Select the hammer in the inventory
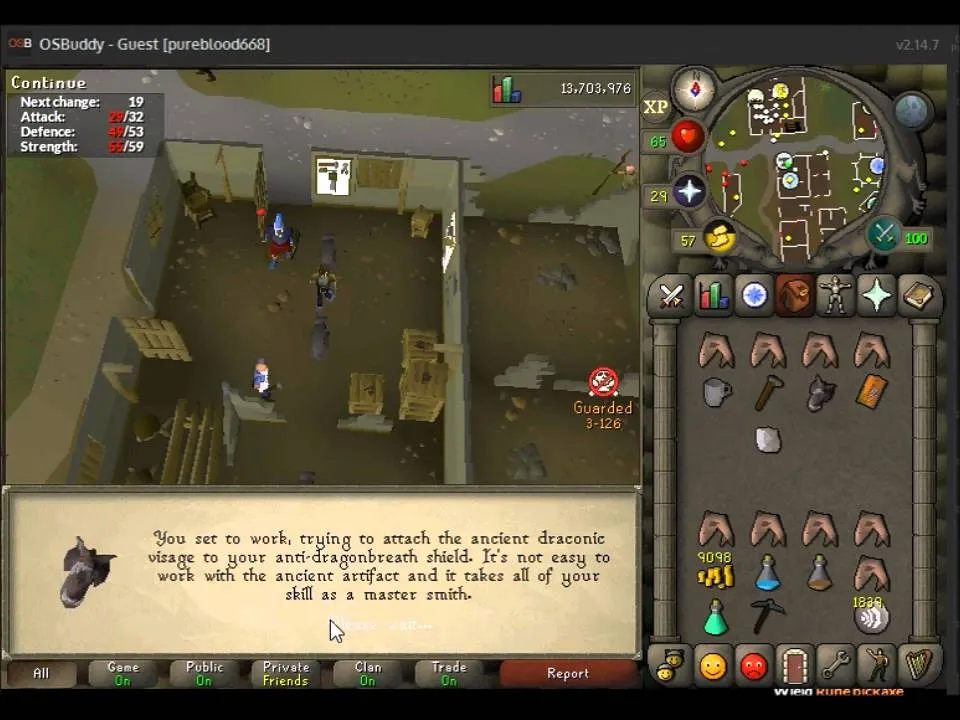 [767, 393]
